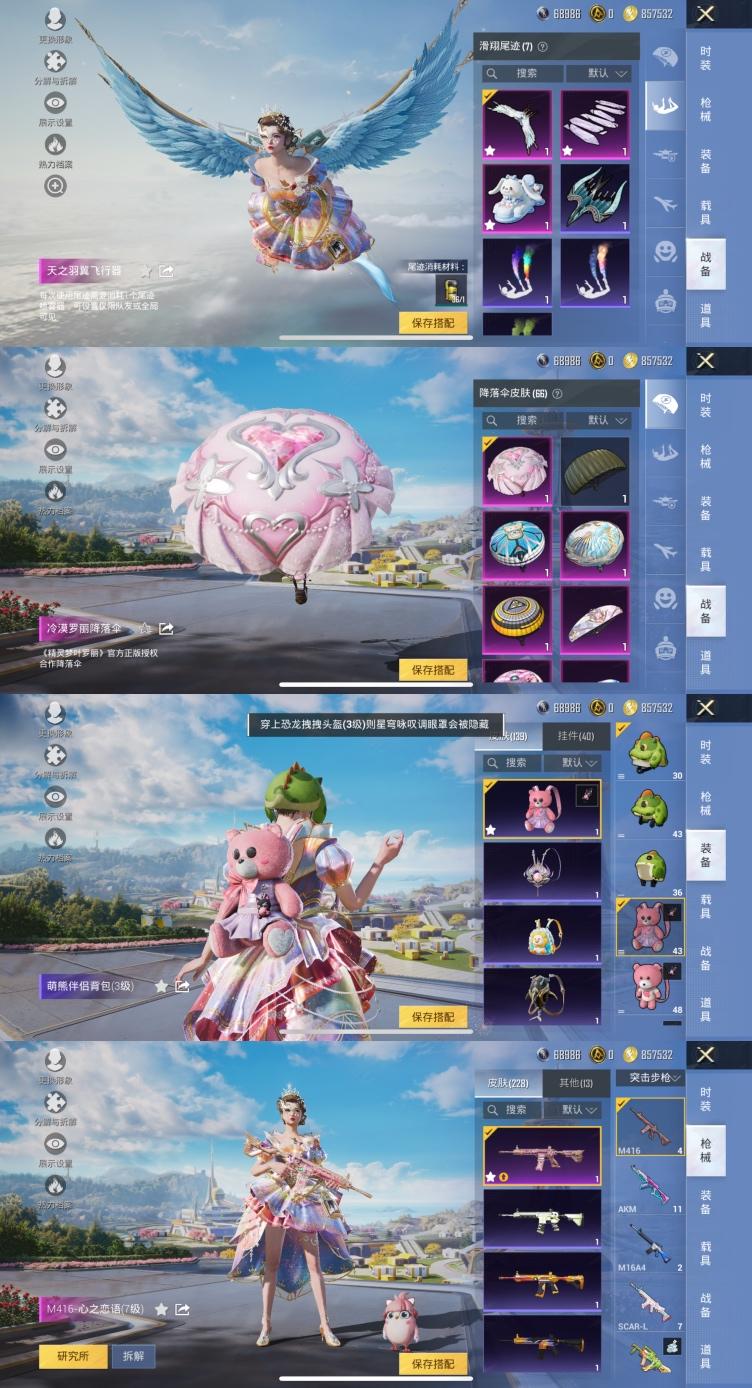The width and height of the screenshot is (752, 1388).
Task: Open the 皮肤(228) skins tab
Action: (x=508, y=1082)
